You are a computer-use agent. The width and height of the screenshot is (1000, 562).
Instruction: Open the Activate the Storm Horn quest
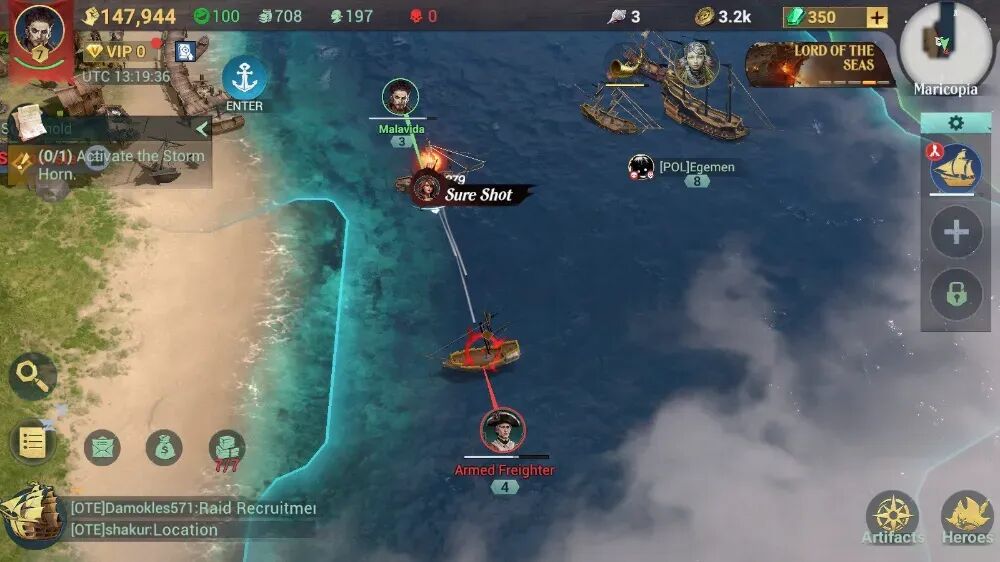click(x=110, y=164)
